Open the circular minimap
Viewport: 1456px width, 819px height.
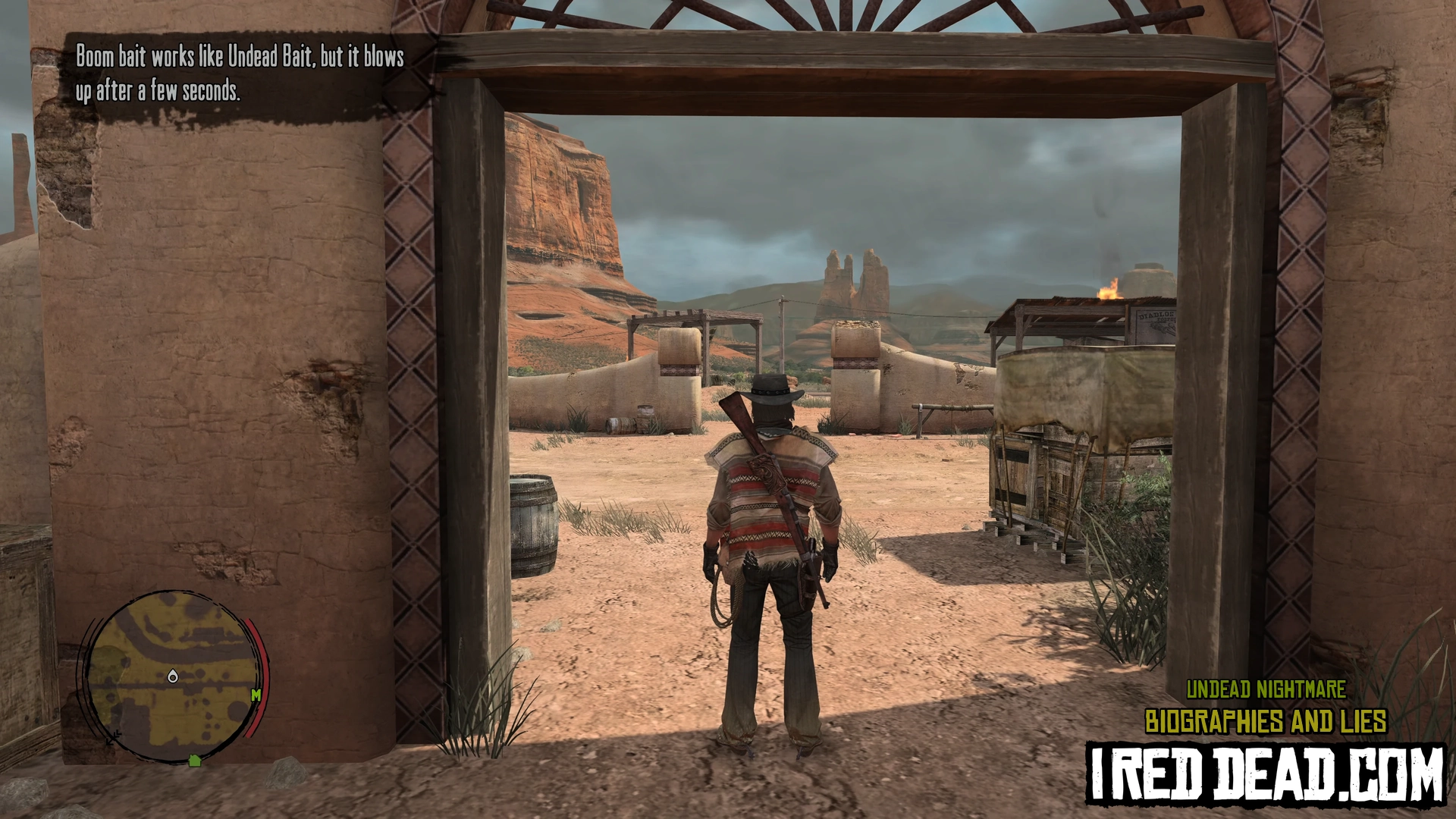[x=174, y=677]
